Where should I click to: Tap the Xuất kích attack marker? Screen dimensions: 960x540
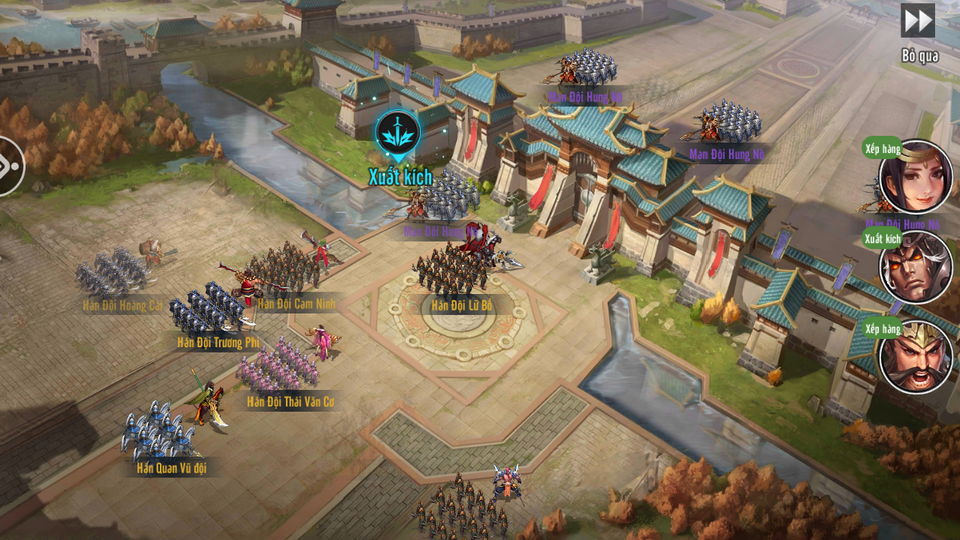[398, 136]
